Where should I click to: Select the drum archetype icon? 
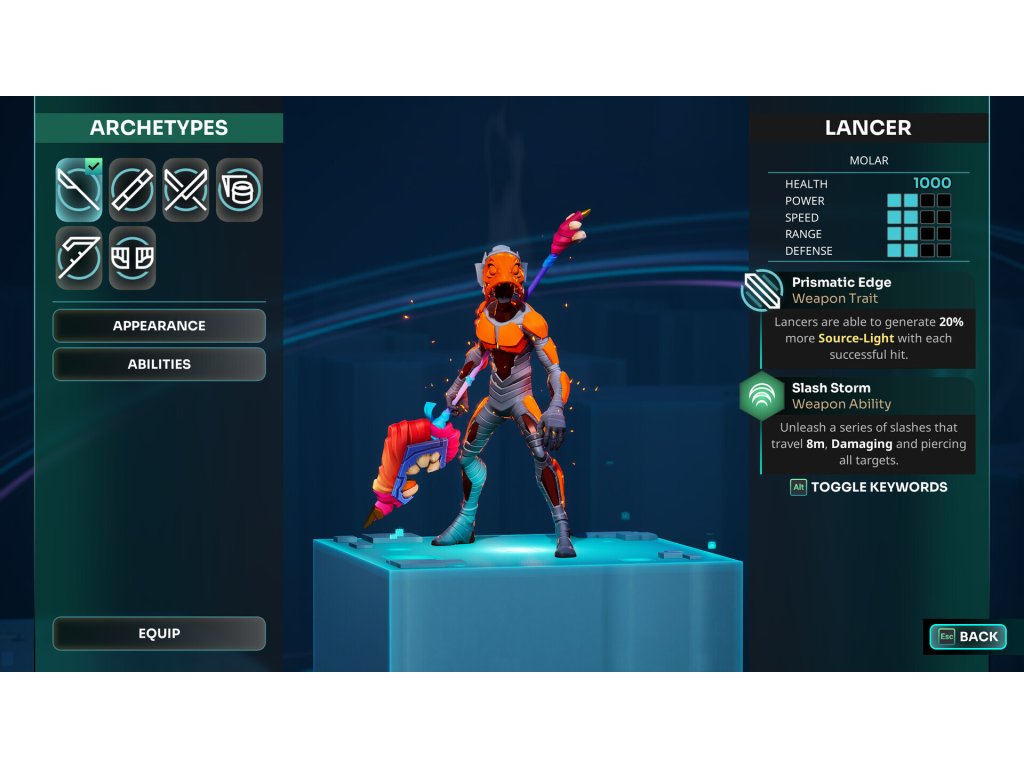[x=240, y=189]
